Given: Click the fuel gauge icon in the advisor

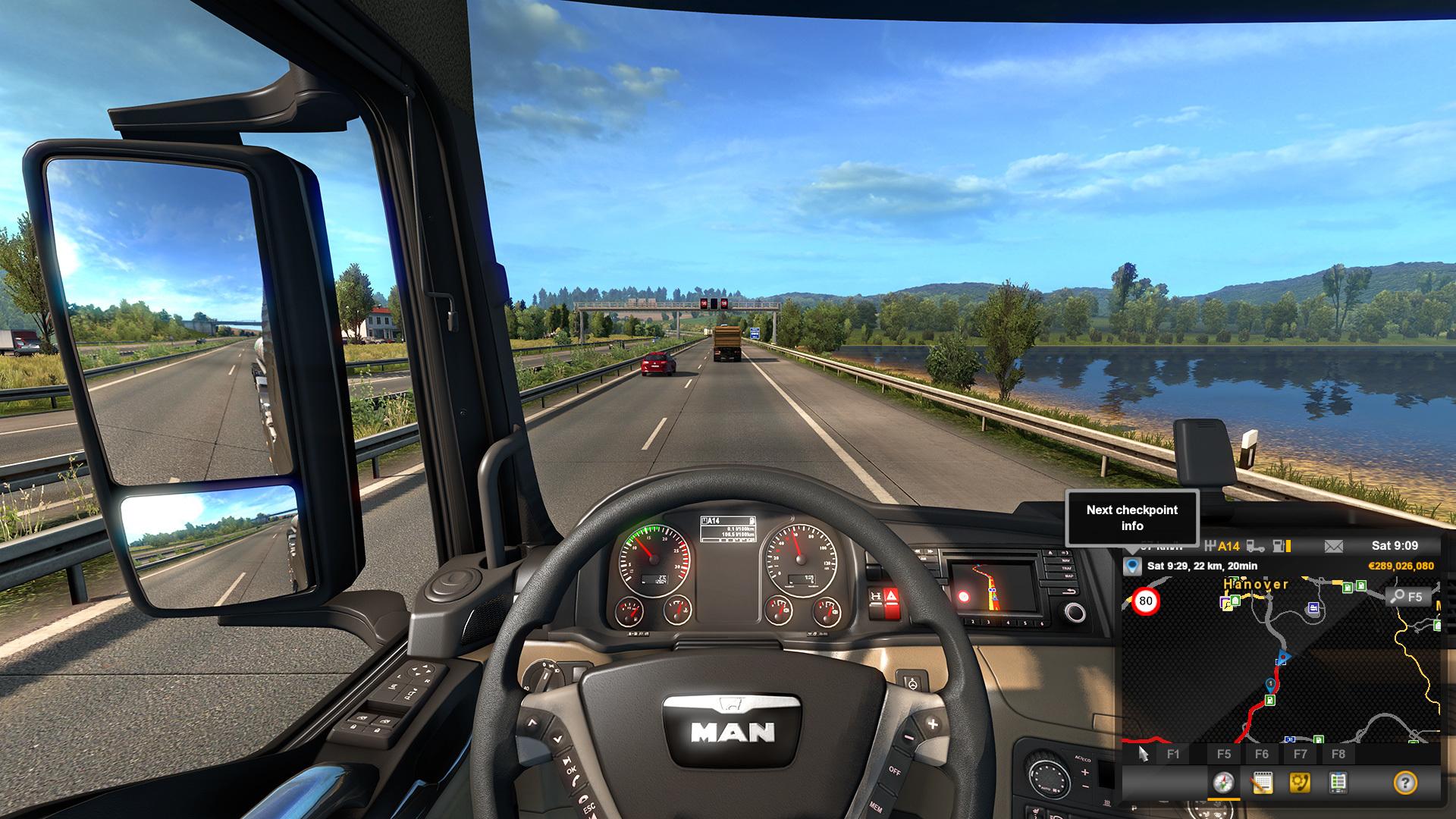Looking at the screenshot, I should tap(1281, 546).
